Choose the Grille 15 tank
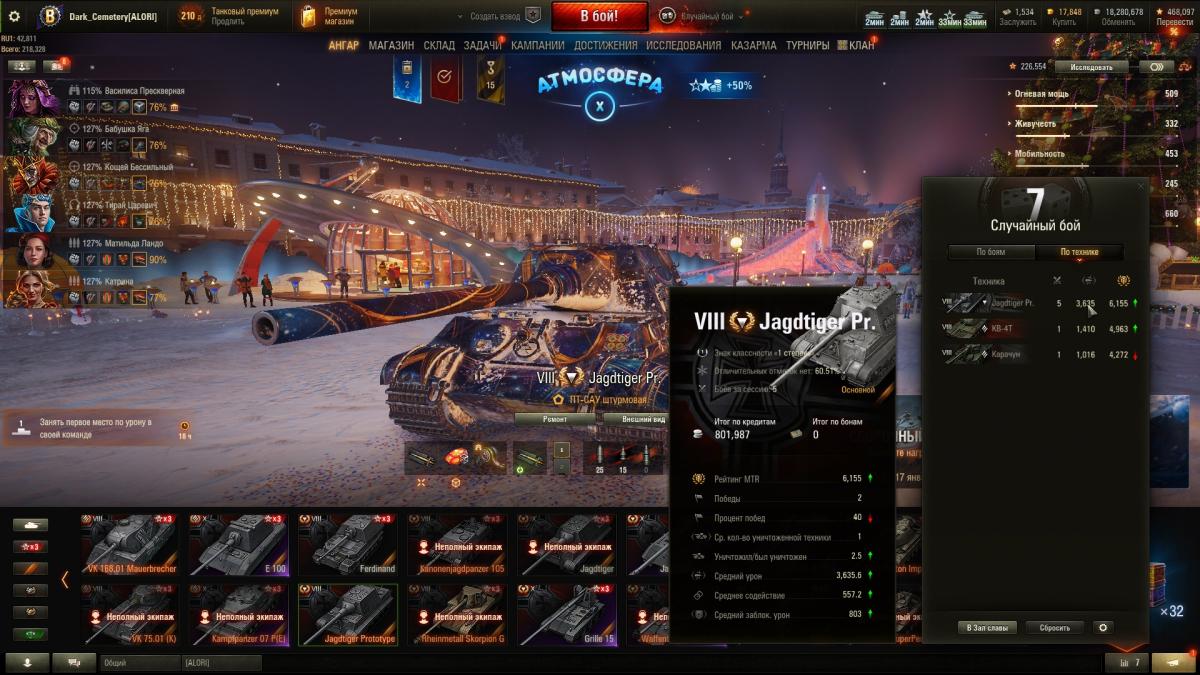 tap(565, 615)
